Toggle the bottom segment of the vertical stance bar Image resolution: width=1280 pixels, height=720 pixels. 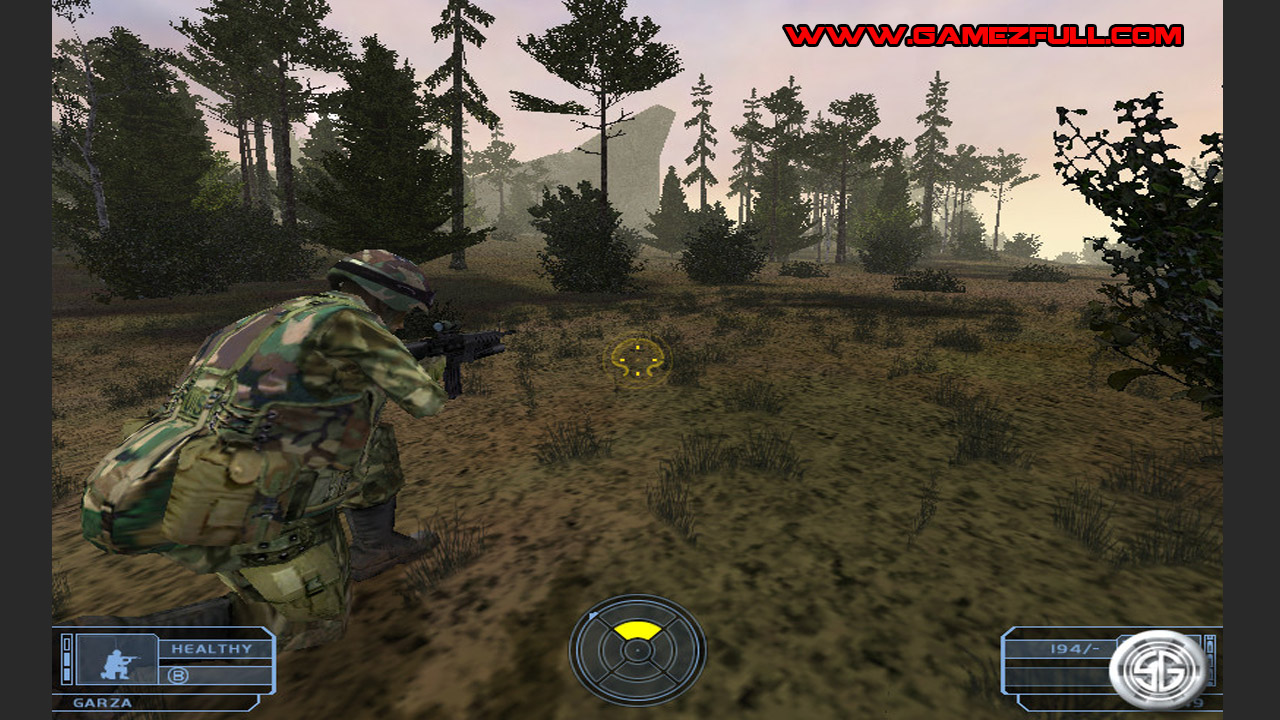point(66,673)
